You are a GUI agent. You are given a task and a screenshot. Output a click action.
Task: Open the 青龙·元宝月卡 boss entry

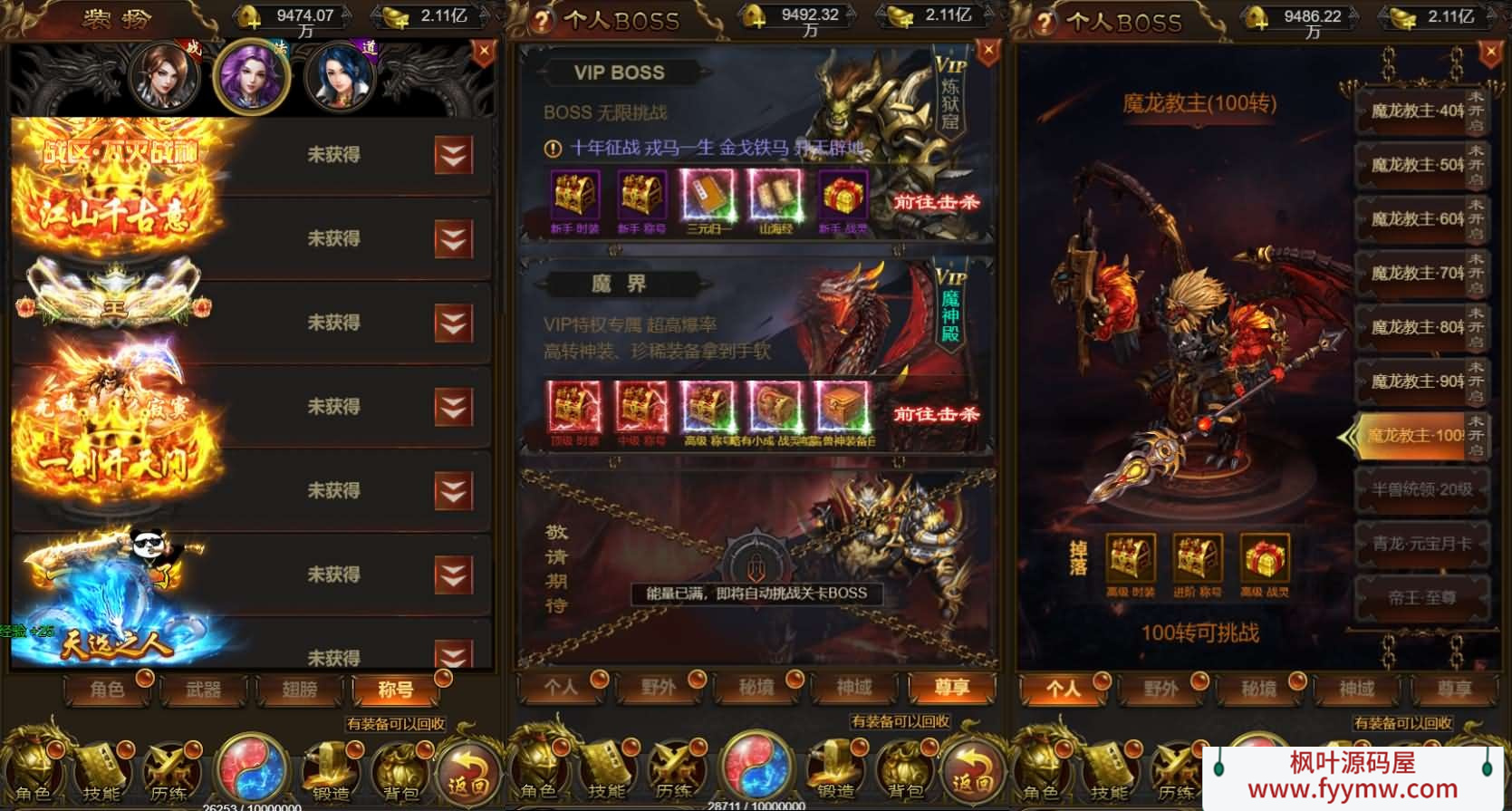pyautogui.click(x=1421, y=544)
